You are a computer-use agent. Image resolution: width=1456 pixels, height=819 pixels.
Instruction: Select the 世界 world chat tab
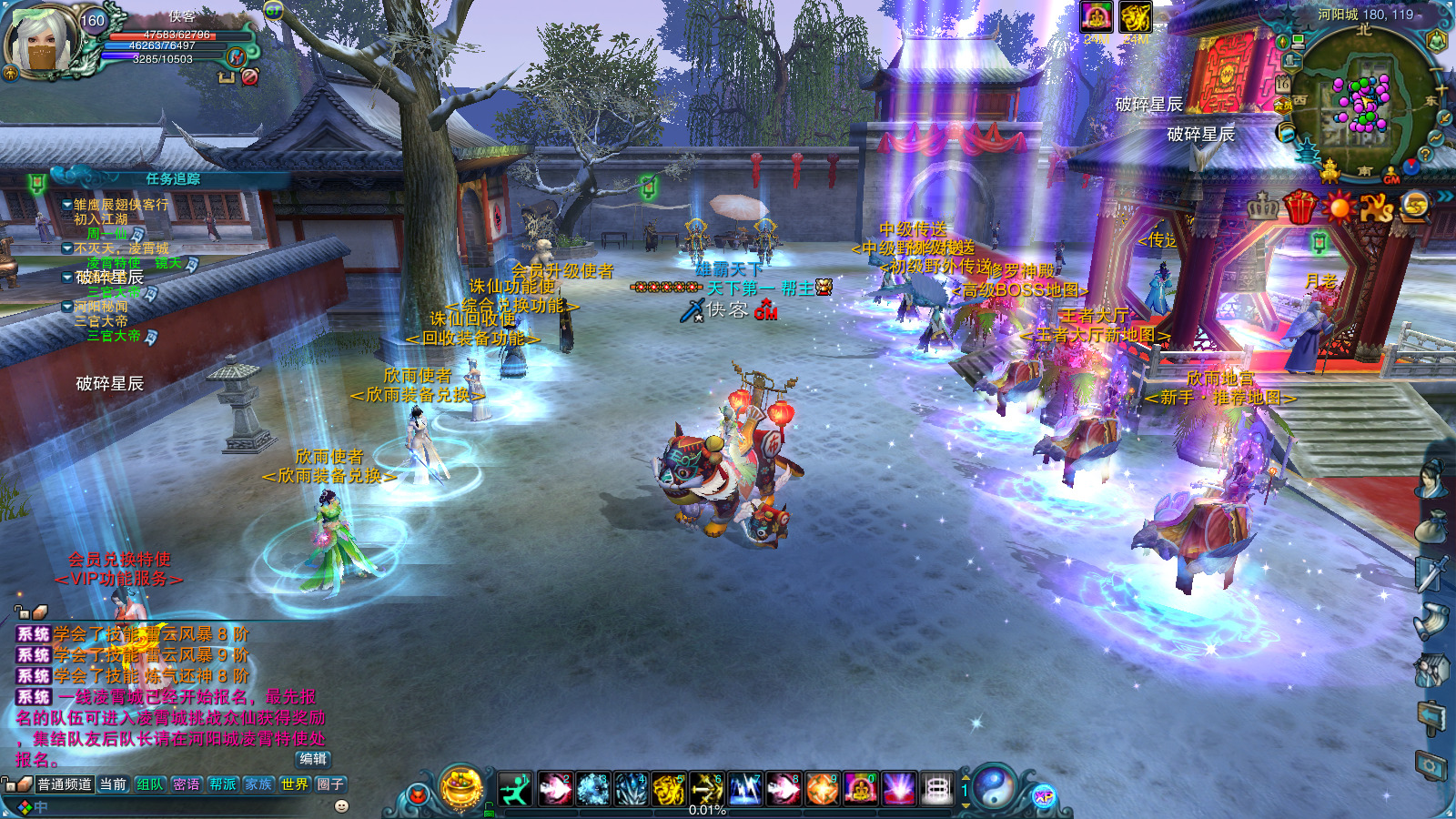coord(294,784)
